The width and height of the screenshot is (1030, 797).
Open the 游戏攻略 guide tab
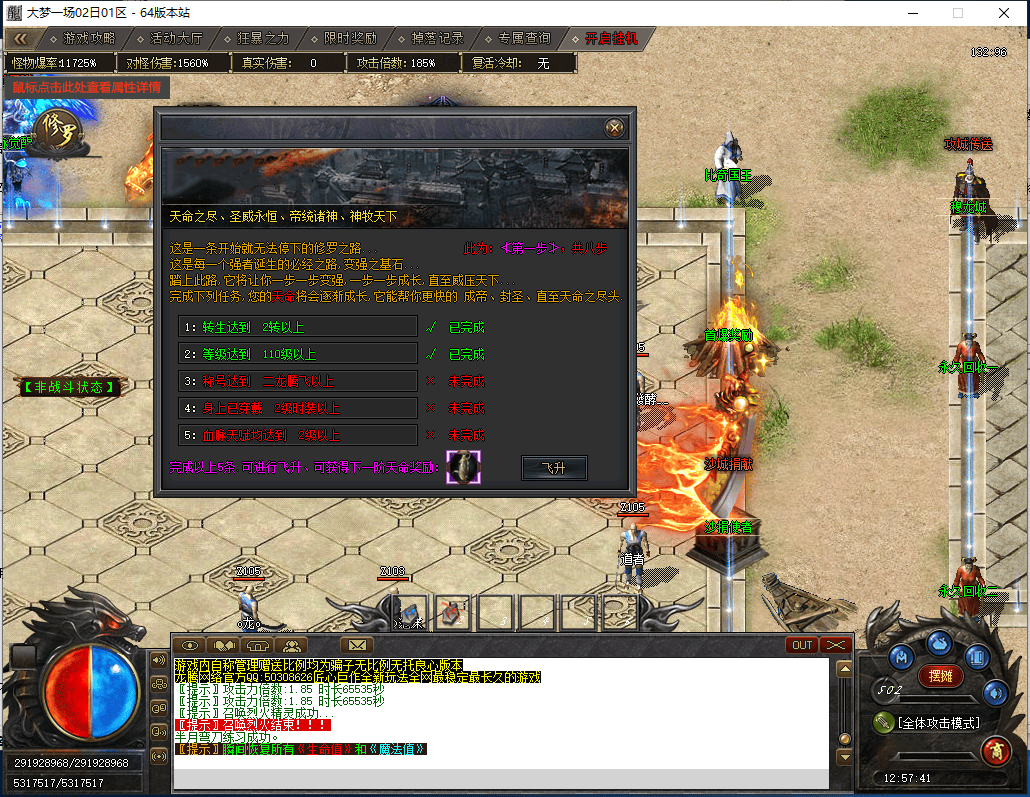82,38
